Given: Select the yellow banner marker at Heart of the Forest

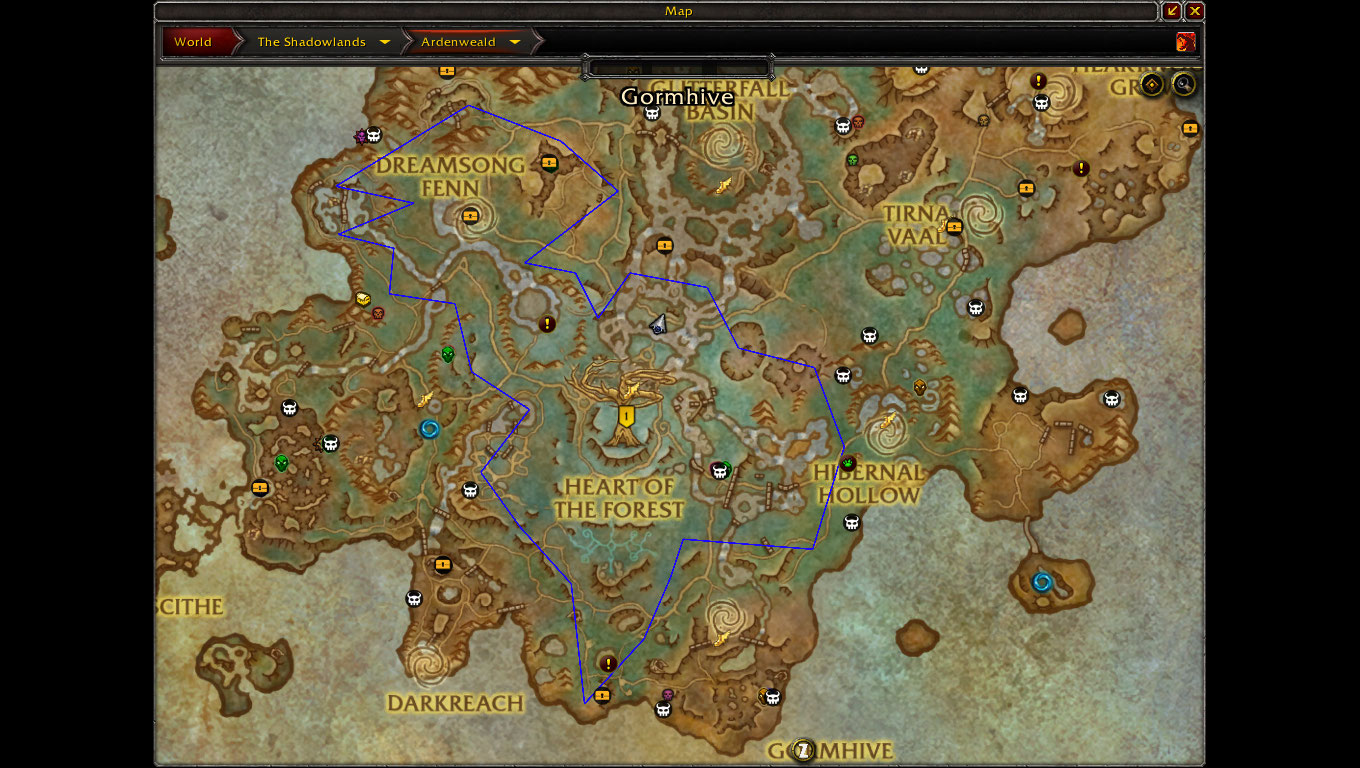Looking at the screenshot, I should tap(626, 416).
